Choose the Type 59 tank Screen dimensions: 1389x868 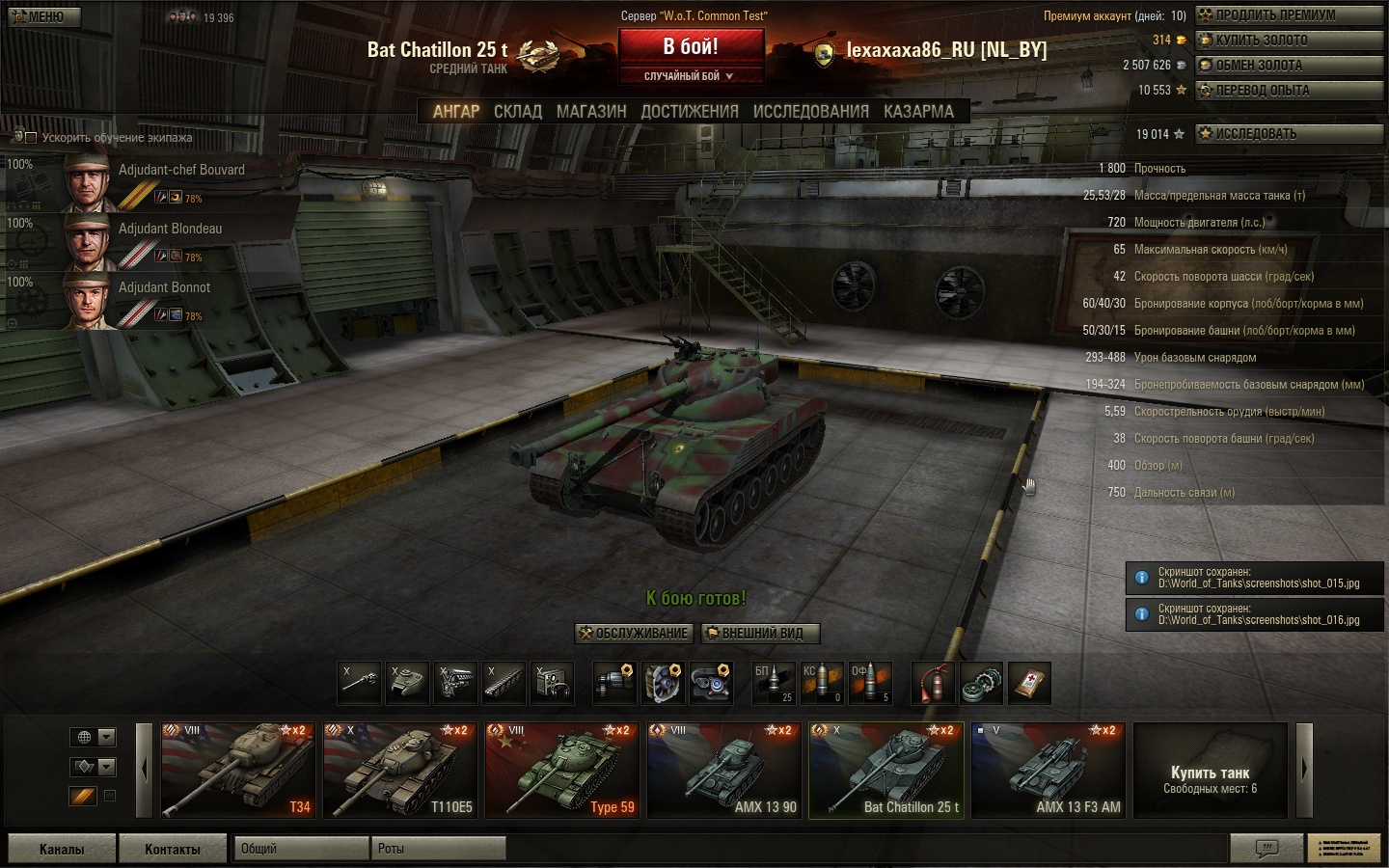[562, 771]
